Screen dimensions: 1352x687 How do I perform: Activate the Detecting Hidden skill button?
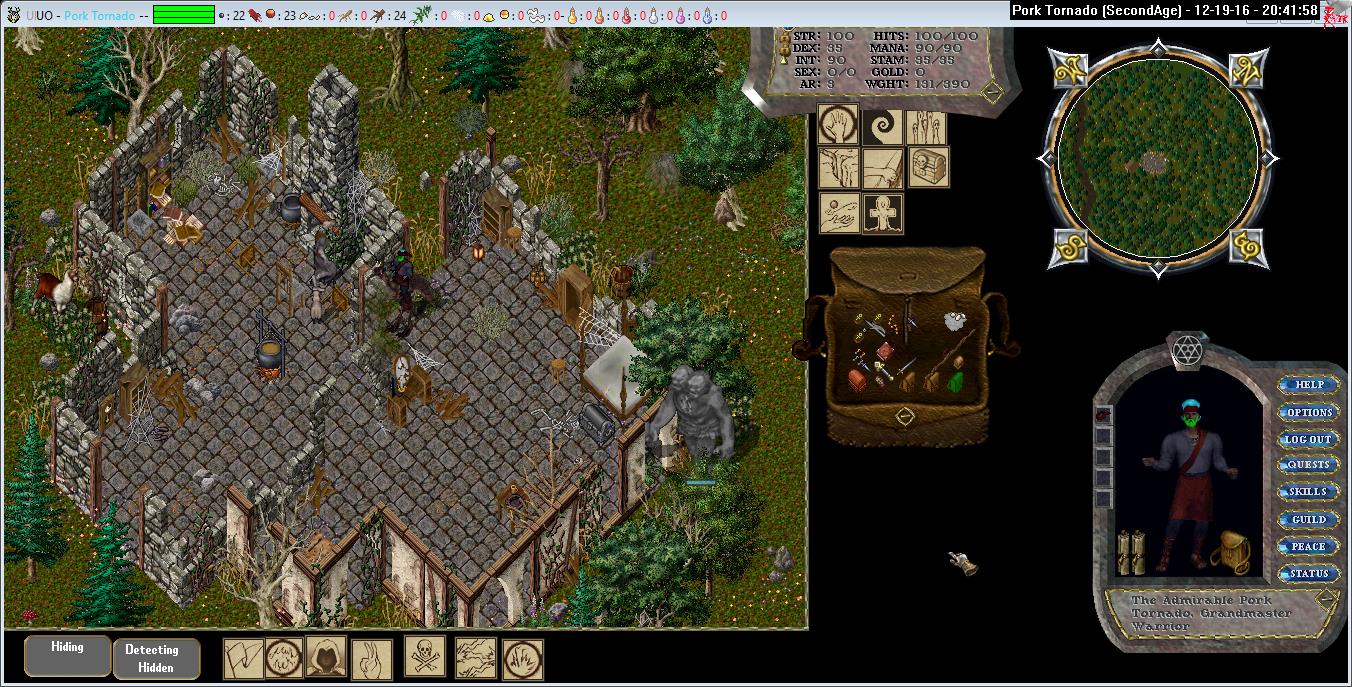point(156,658)
